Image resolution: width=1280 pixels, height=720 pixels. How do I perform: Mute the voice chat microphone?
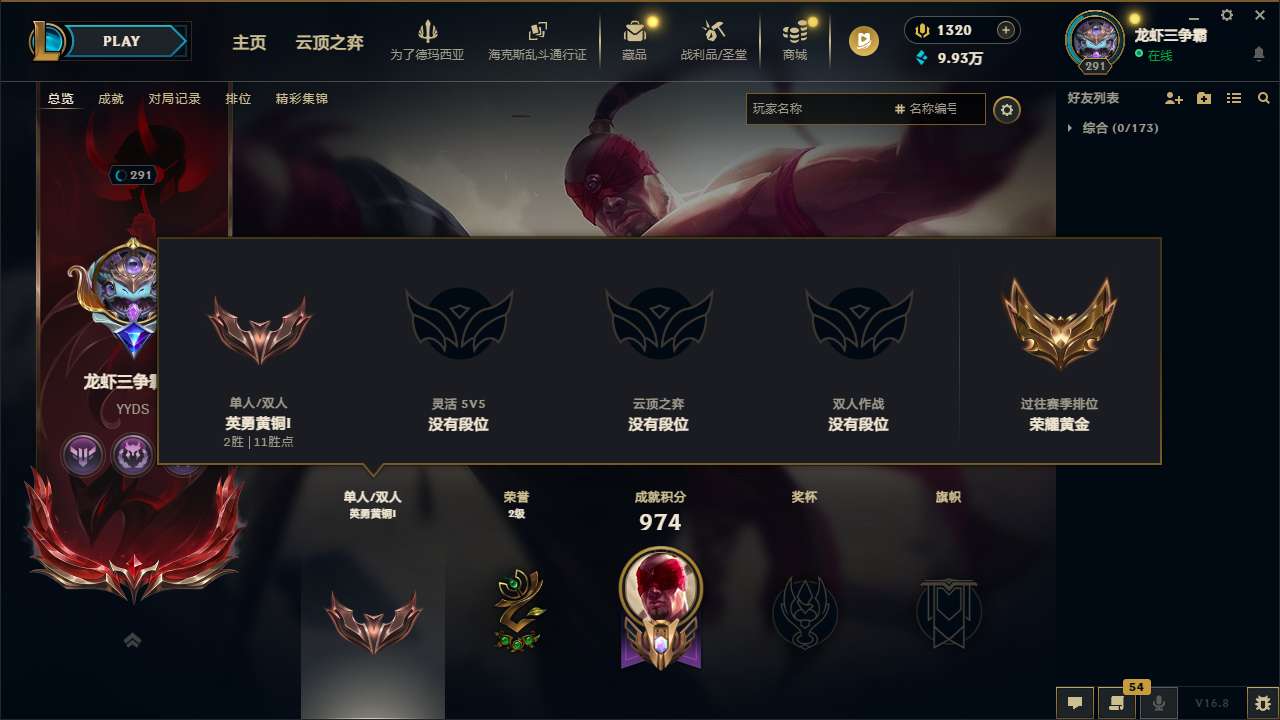tap(1160, 703)
